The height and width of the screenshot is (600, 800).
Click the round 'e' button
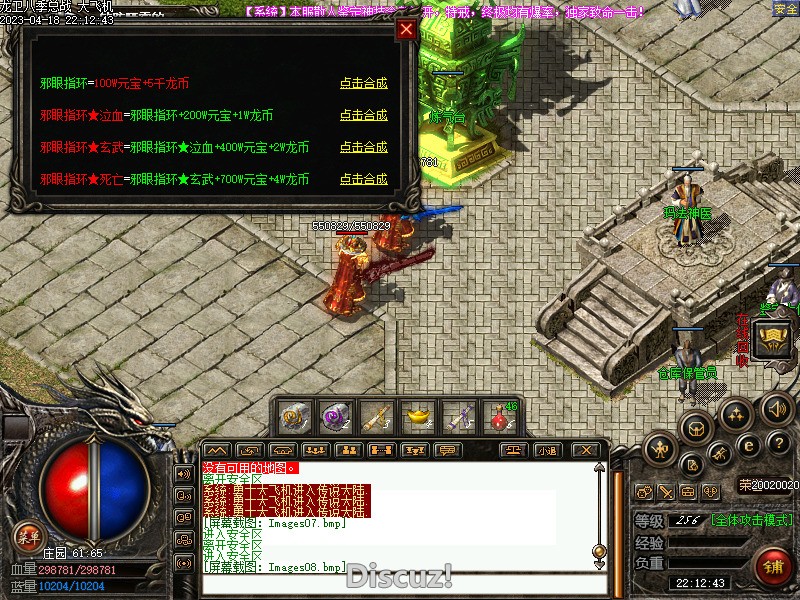click(748, 446)
